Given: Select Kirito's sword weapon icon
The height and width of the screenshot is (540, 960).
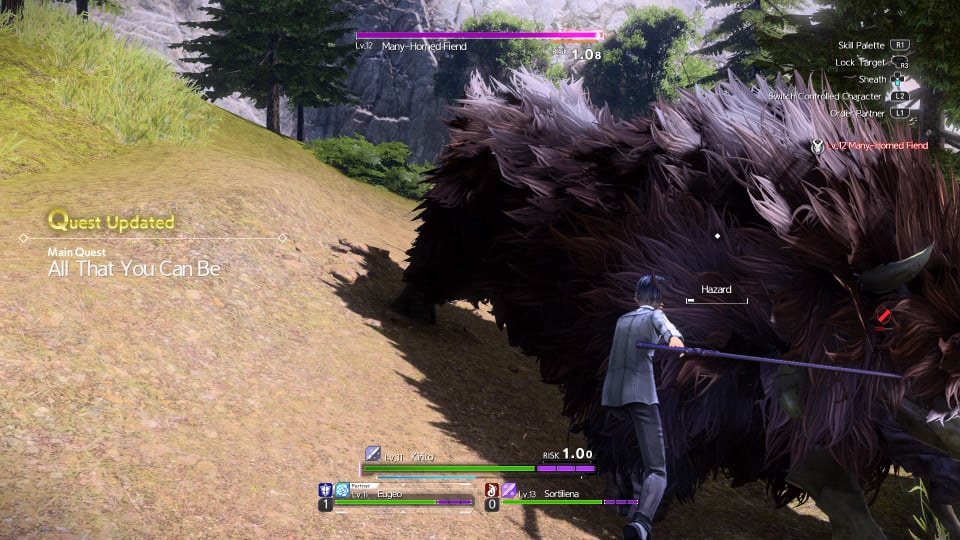Looking at the screenshot, I should pyautogui.click(x=372, y=454).
